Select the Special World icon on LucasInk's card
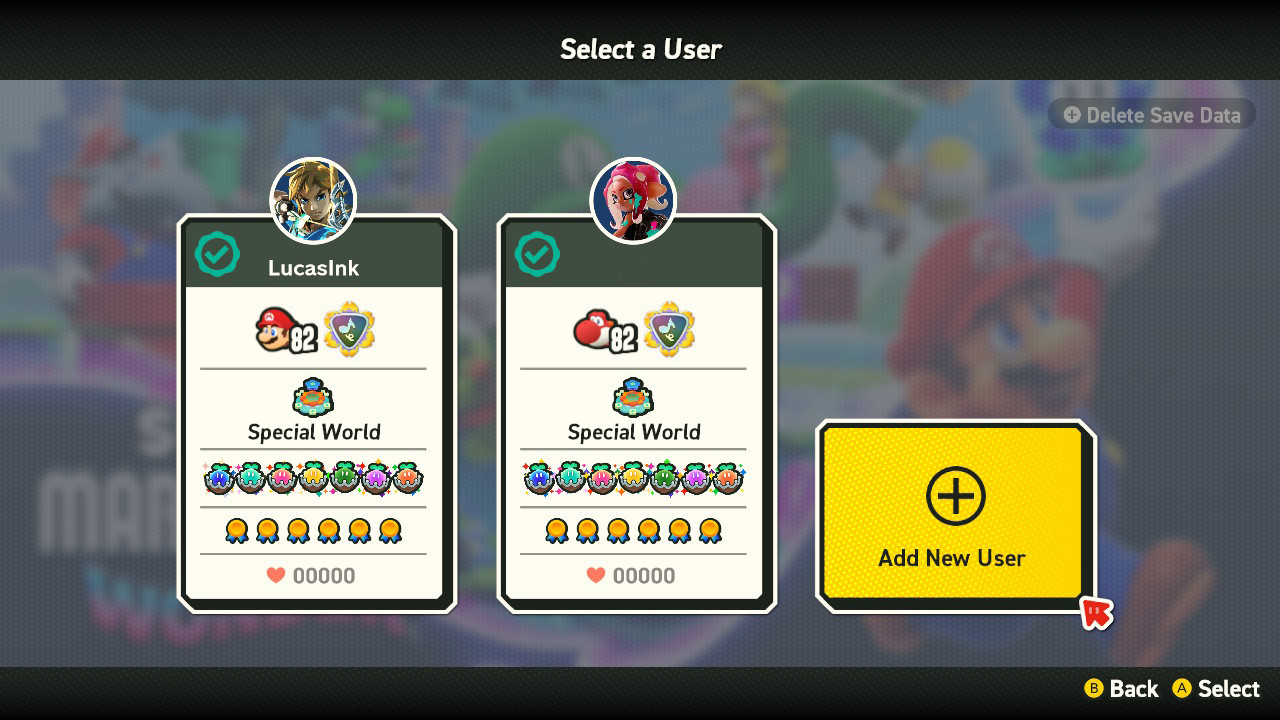 click(x=313, y=395)
